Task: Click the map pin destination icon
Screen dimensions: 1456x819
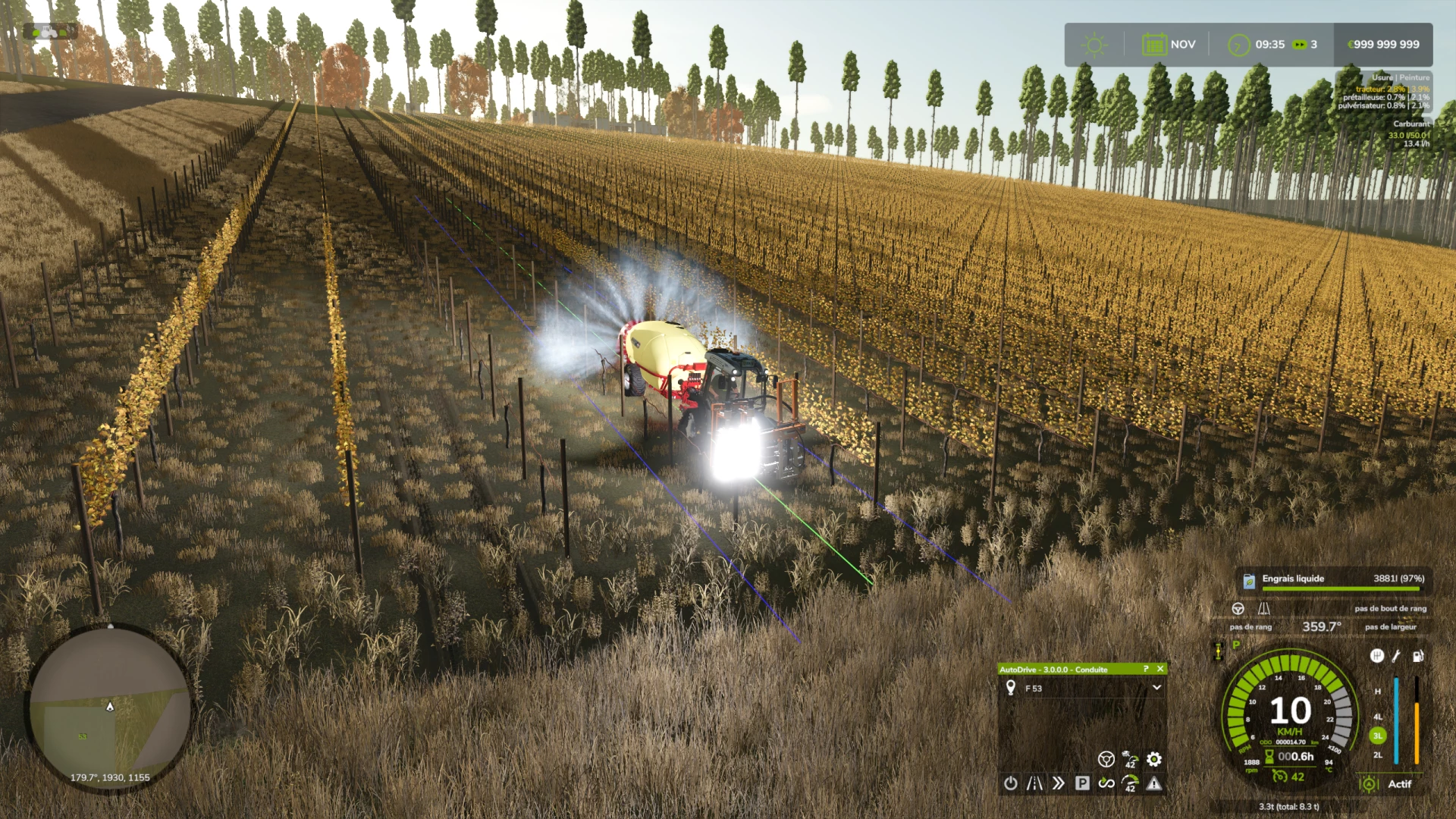Action: click(x=1011, y=688)
